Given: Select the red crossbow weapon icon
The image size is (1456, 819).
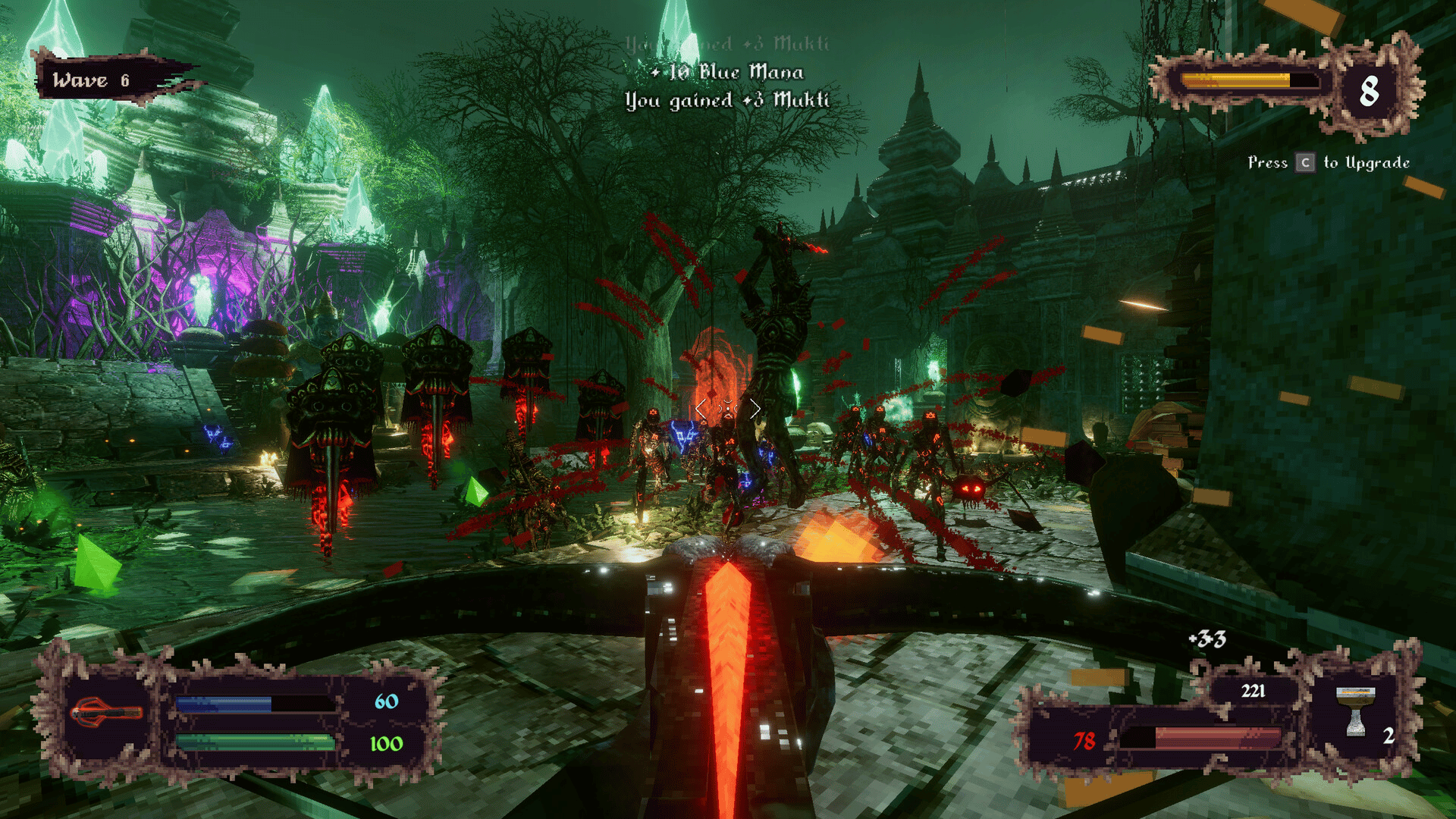Looking at the screenshot, I should tap(106, 713).
